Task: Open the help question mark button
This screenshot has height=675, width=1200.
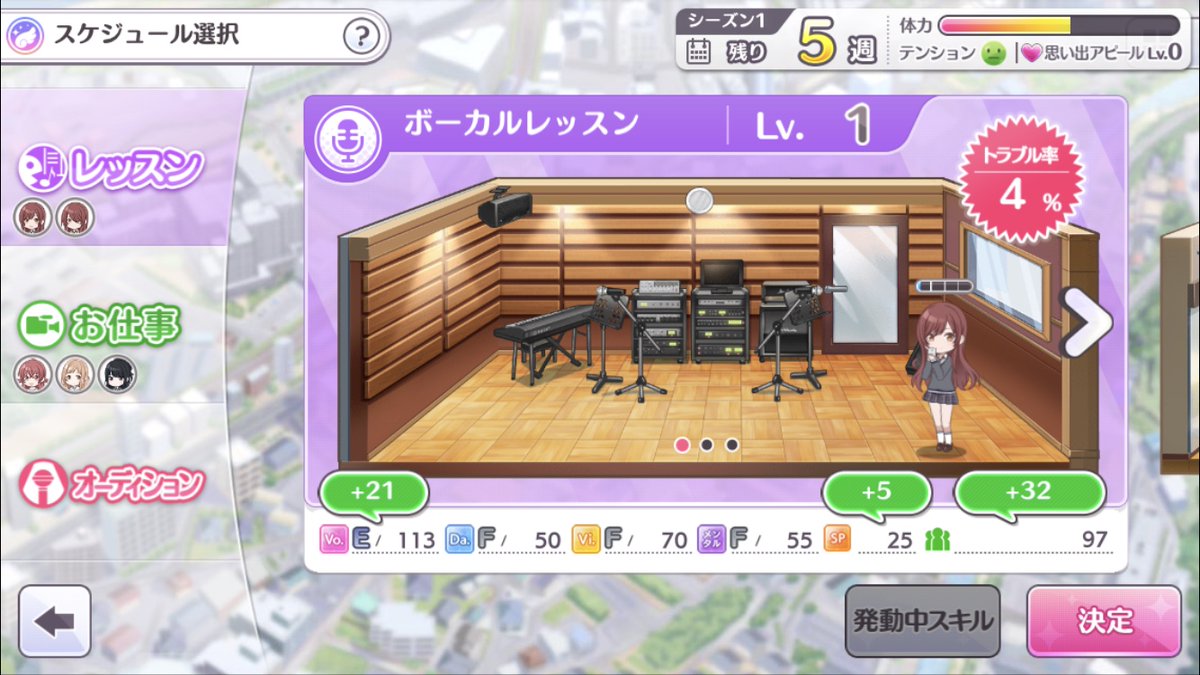Action: point(361,38)
